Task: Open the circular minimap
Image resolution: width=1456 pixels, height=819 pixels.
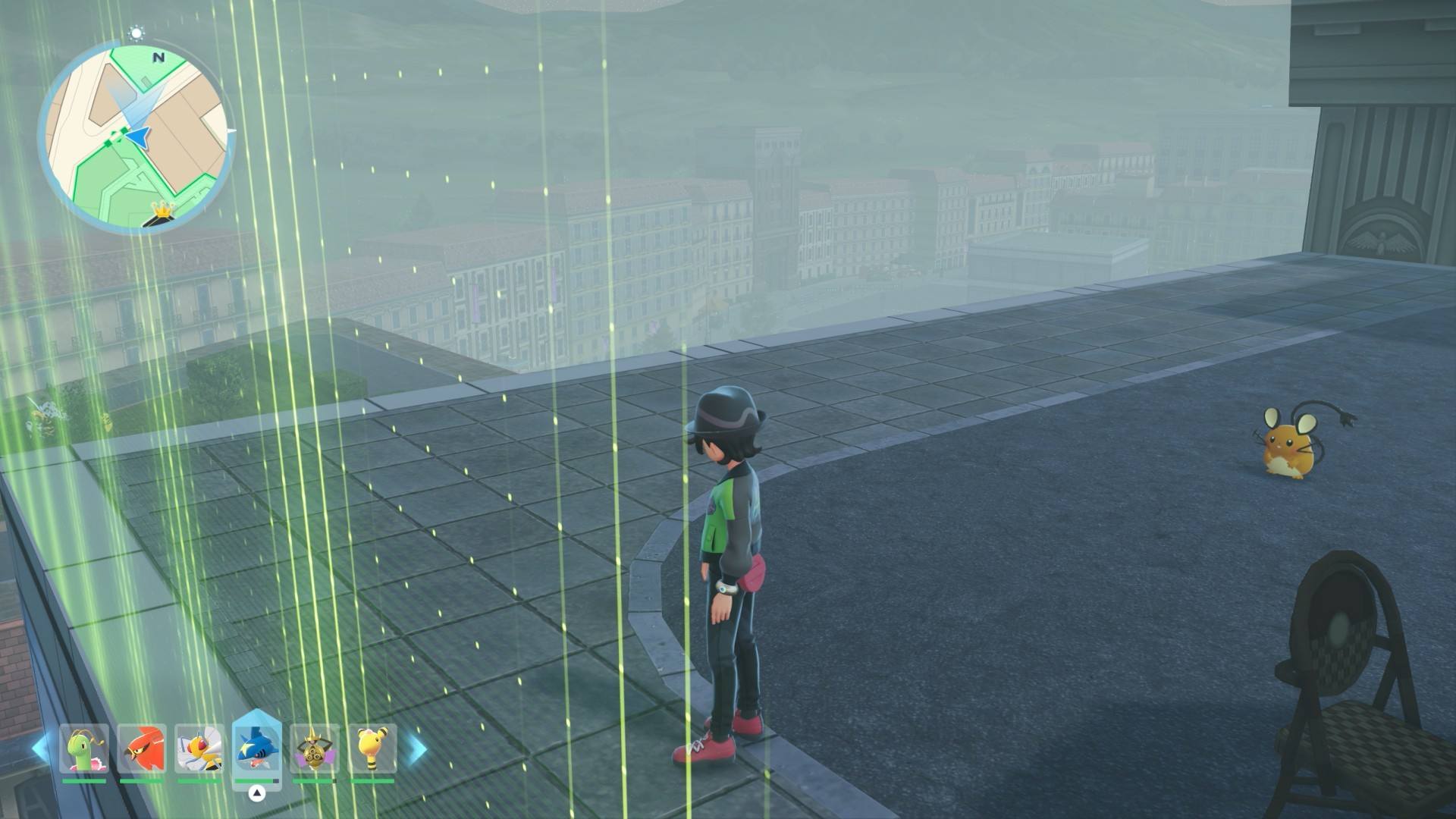Action: pos(136,136)
